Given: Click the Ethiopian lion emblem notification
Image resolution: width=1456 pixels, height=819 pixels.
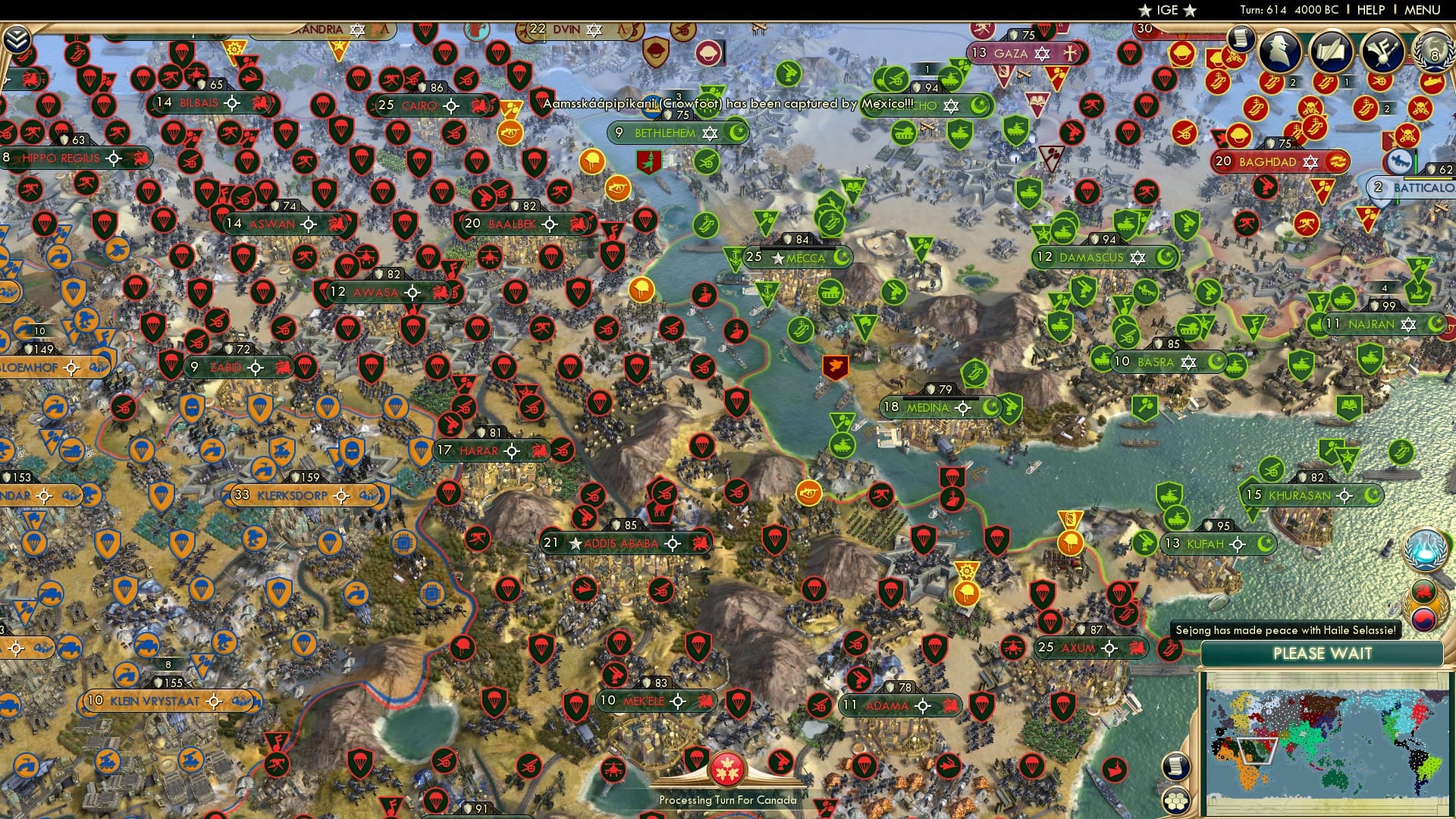Looking at the screenshot, I should 1423,591.
